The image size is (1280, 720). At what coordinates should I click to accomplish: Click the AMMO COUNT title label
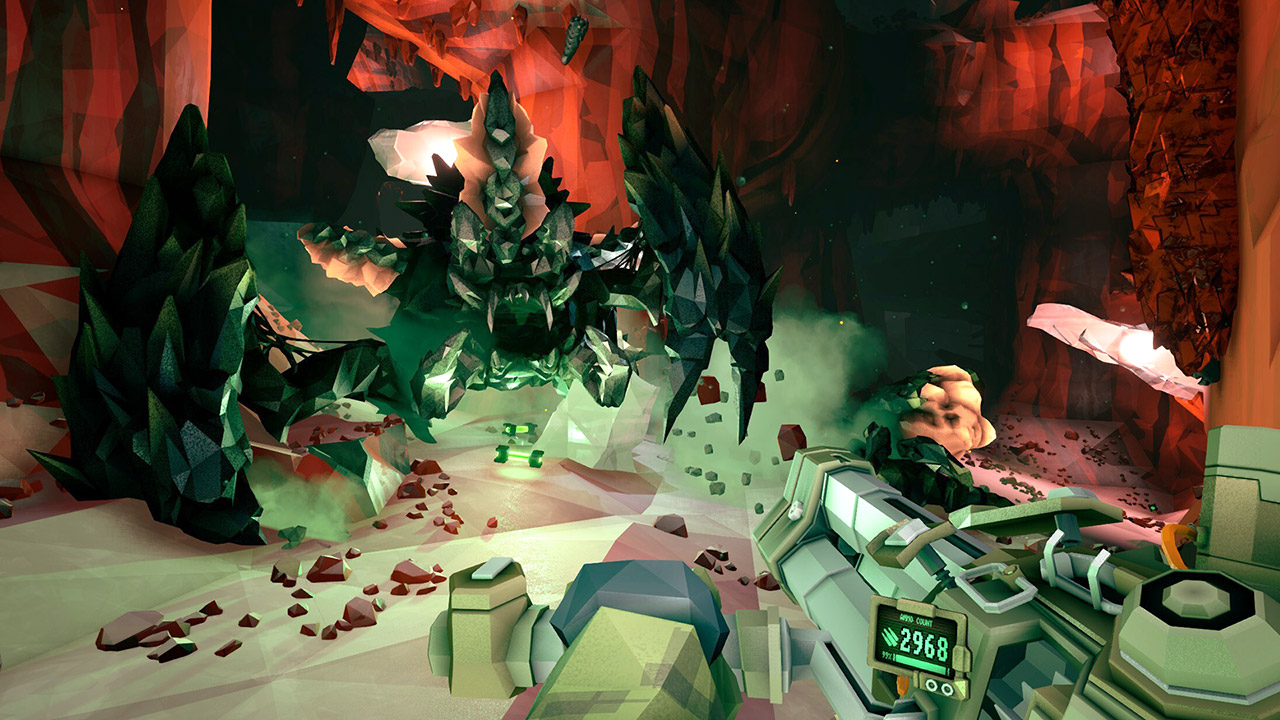coord(916,618)
